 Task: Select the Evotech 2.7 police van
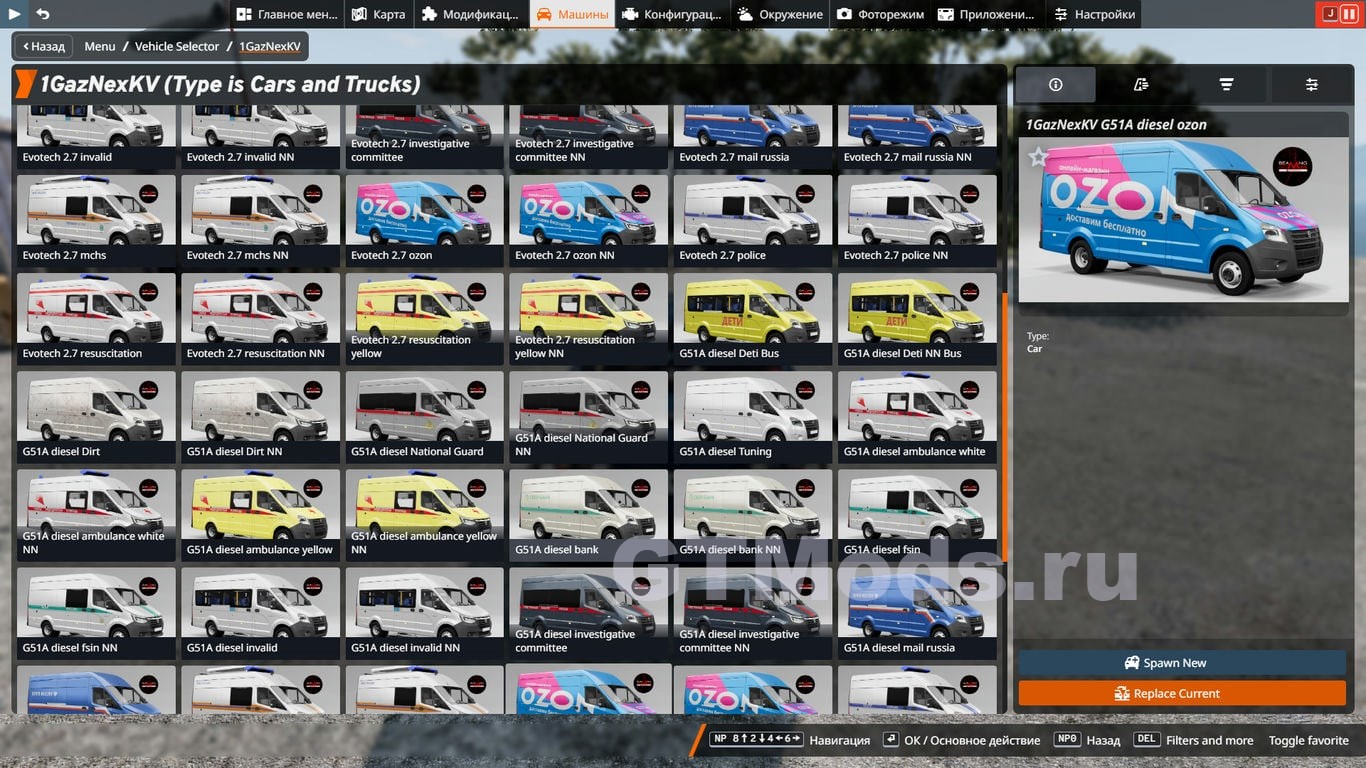coord(752,219)
